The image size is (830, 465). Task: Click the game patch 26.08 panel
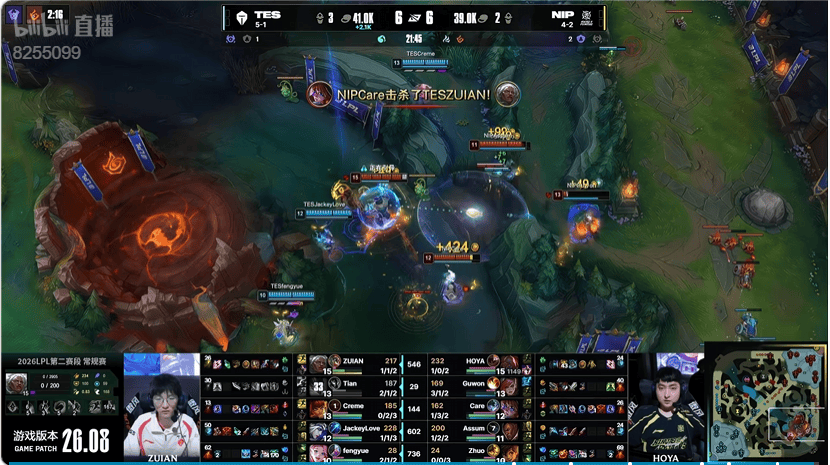click(x=60, y=439)
